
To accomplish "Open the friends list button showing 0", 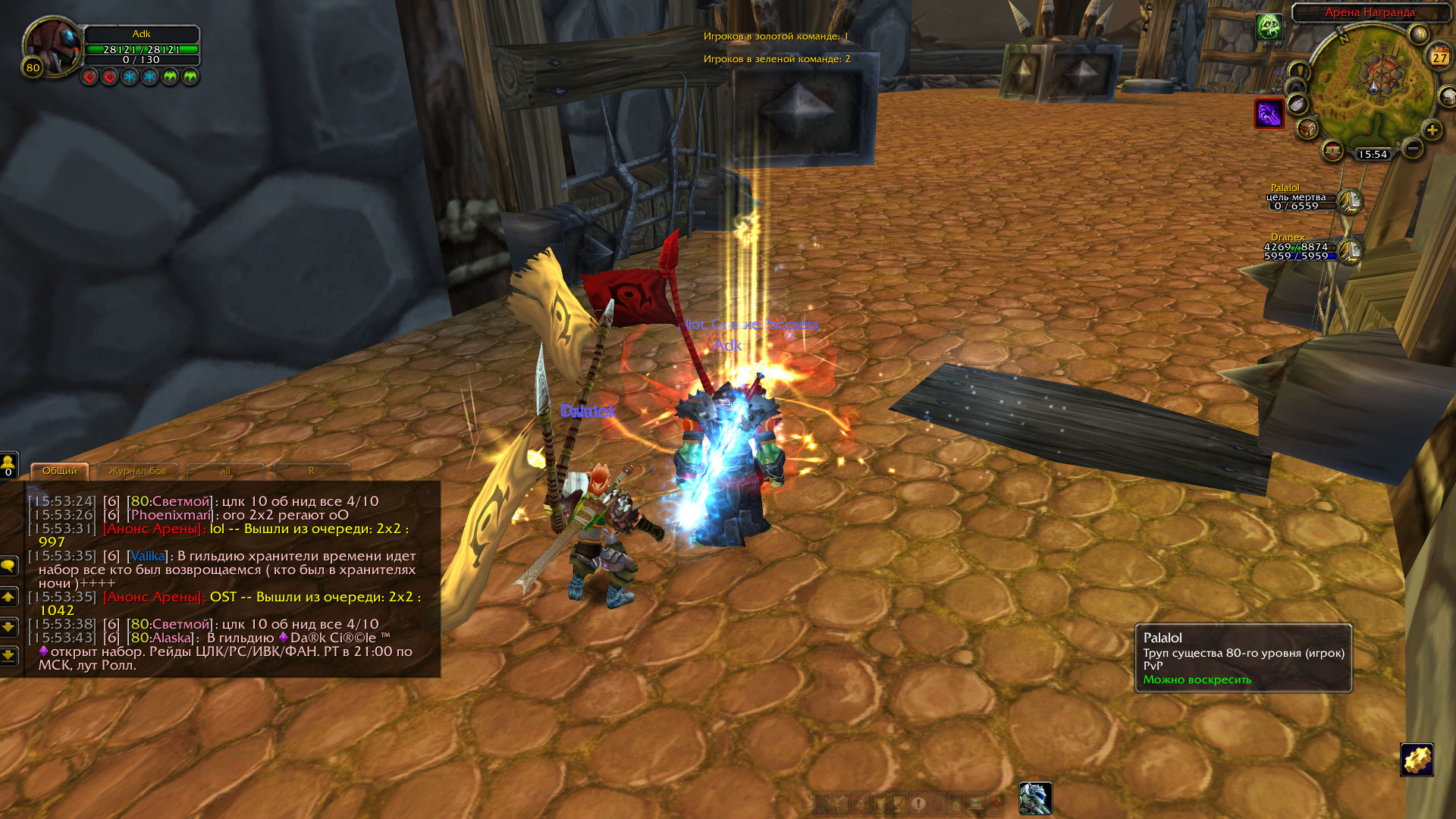I will pyautogui.click(x=8, y=464).
